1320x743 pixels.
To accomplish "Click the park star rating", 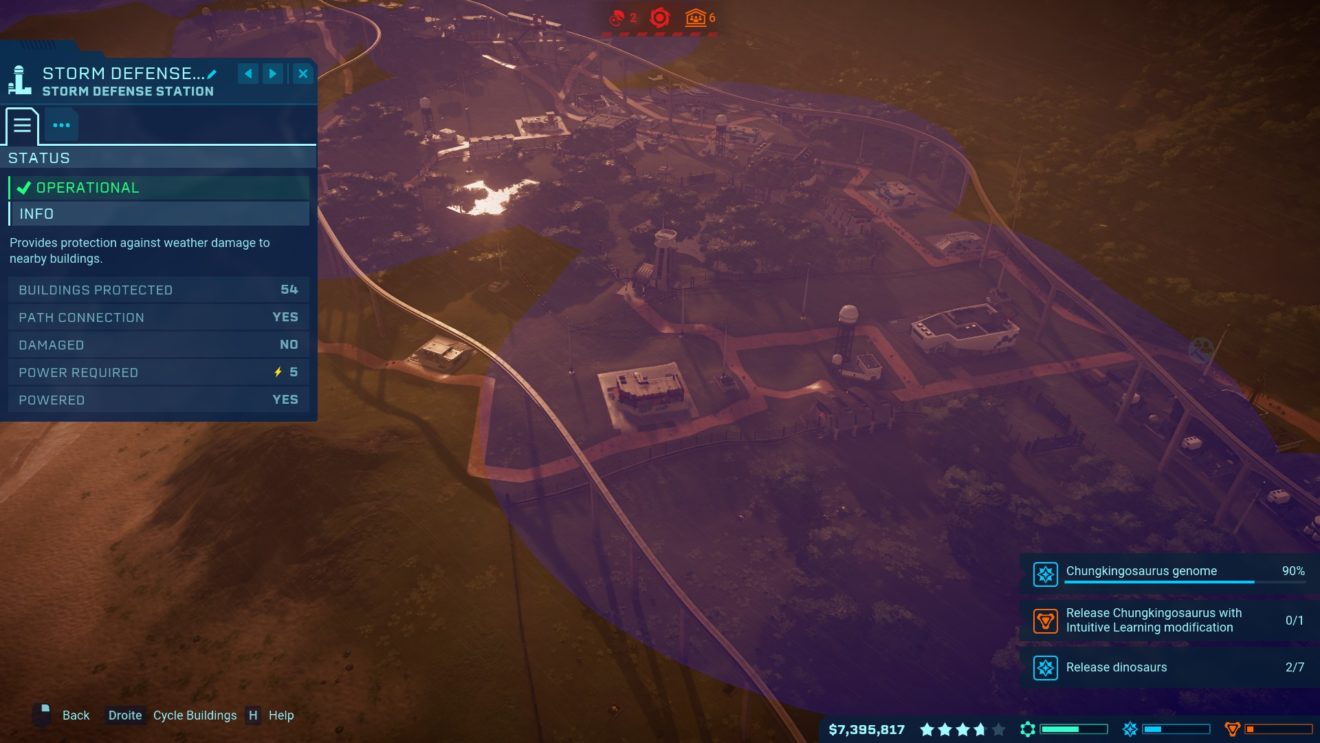I will [962, 730].
